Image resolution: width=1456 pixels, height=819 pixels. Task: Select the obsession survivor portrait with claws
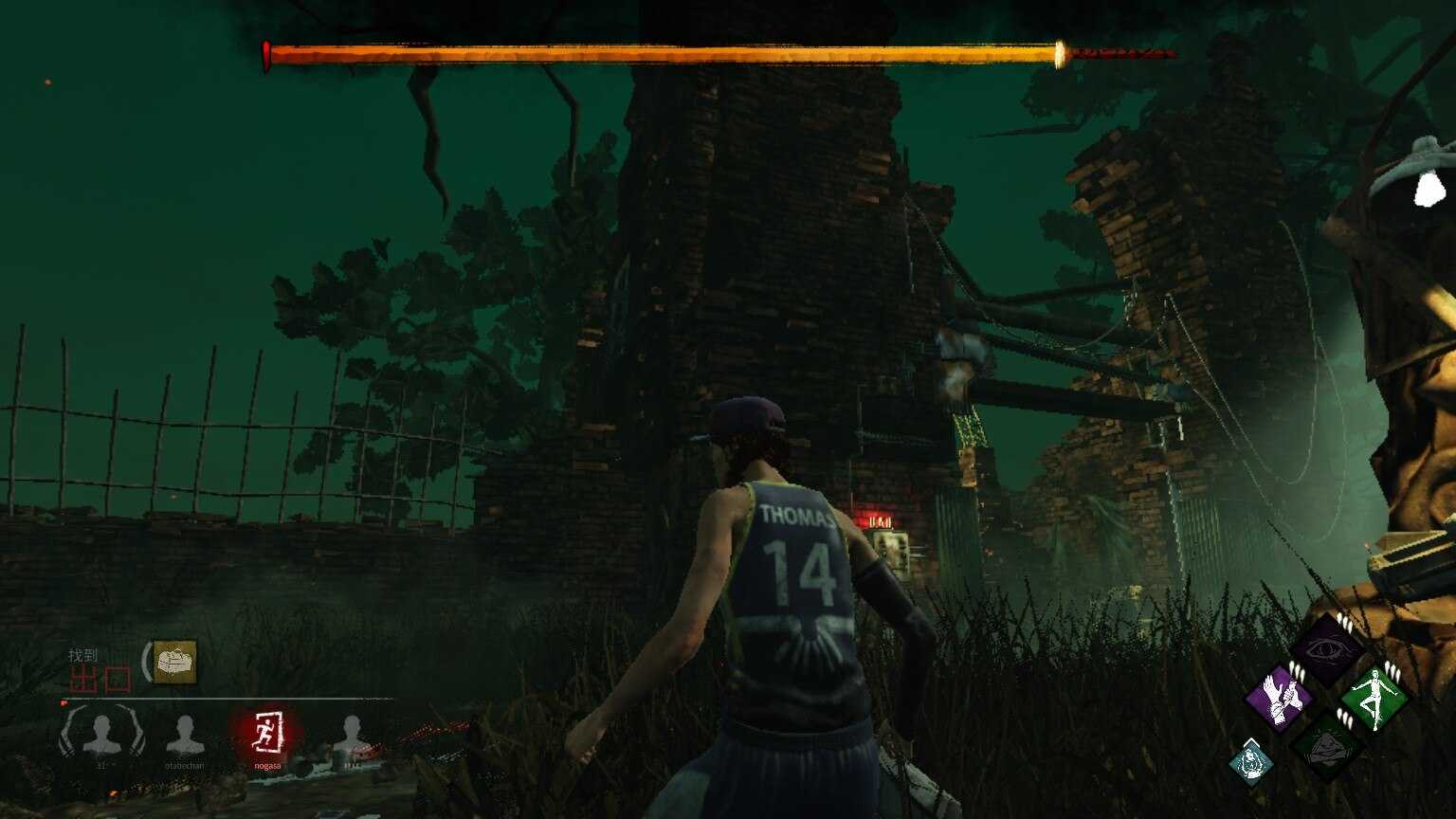click(x=102, y=735)
